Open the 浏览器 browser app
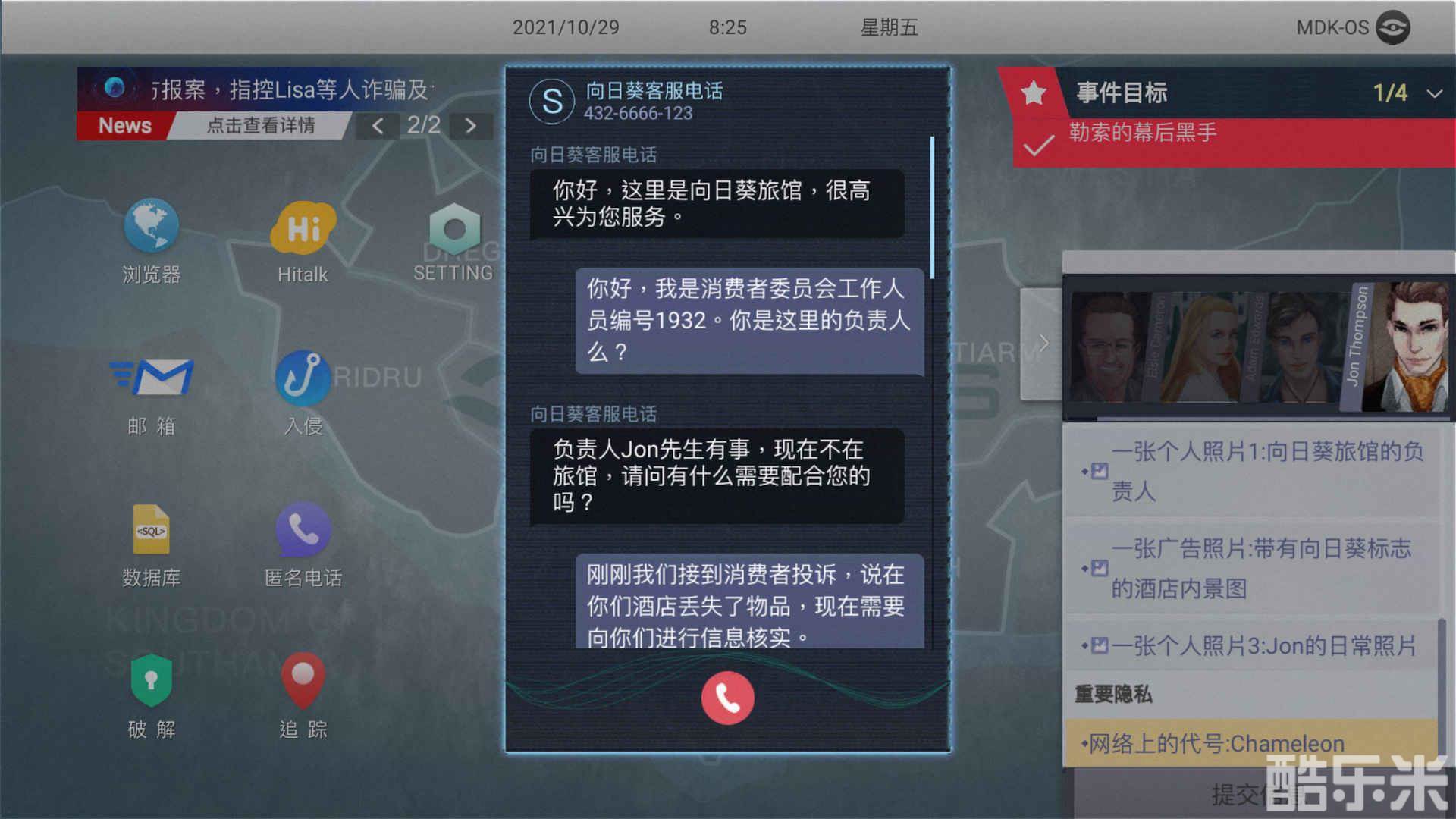 [151, 227]
